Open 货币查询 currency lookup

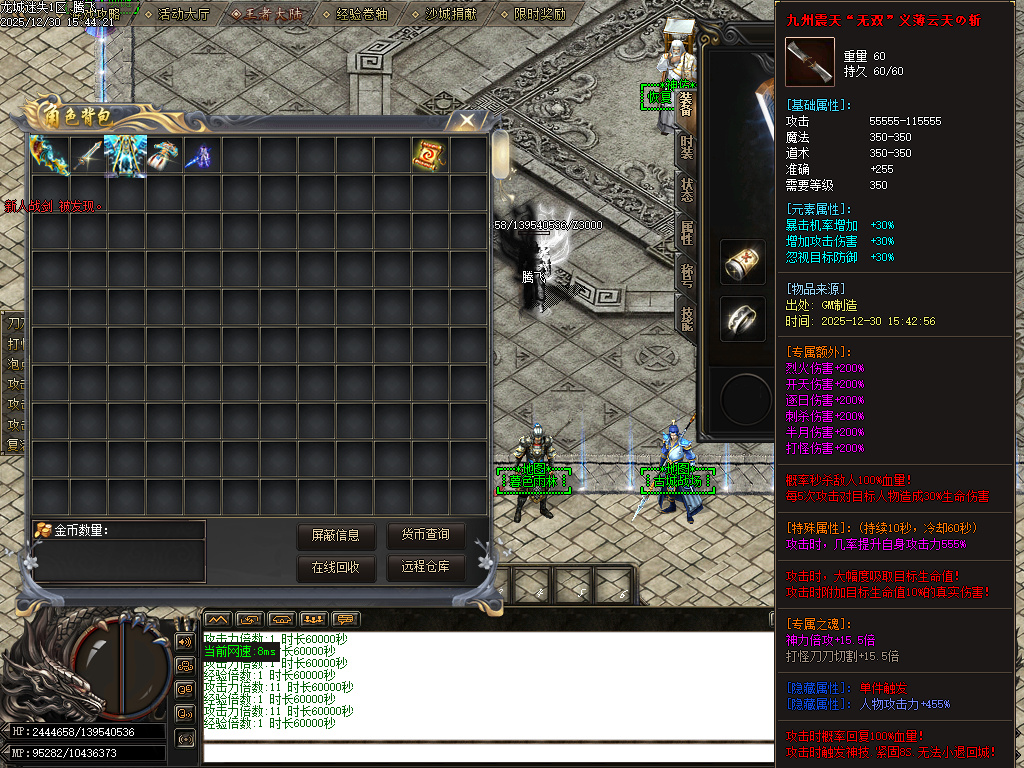coord(425,536)
